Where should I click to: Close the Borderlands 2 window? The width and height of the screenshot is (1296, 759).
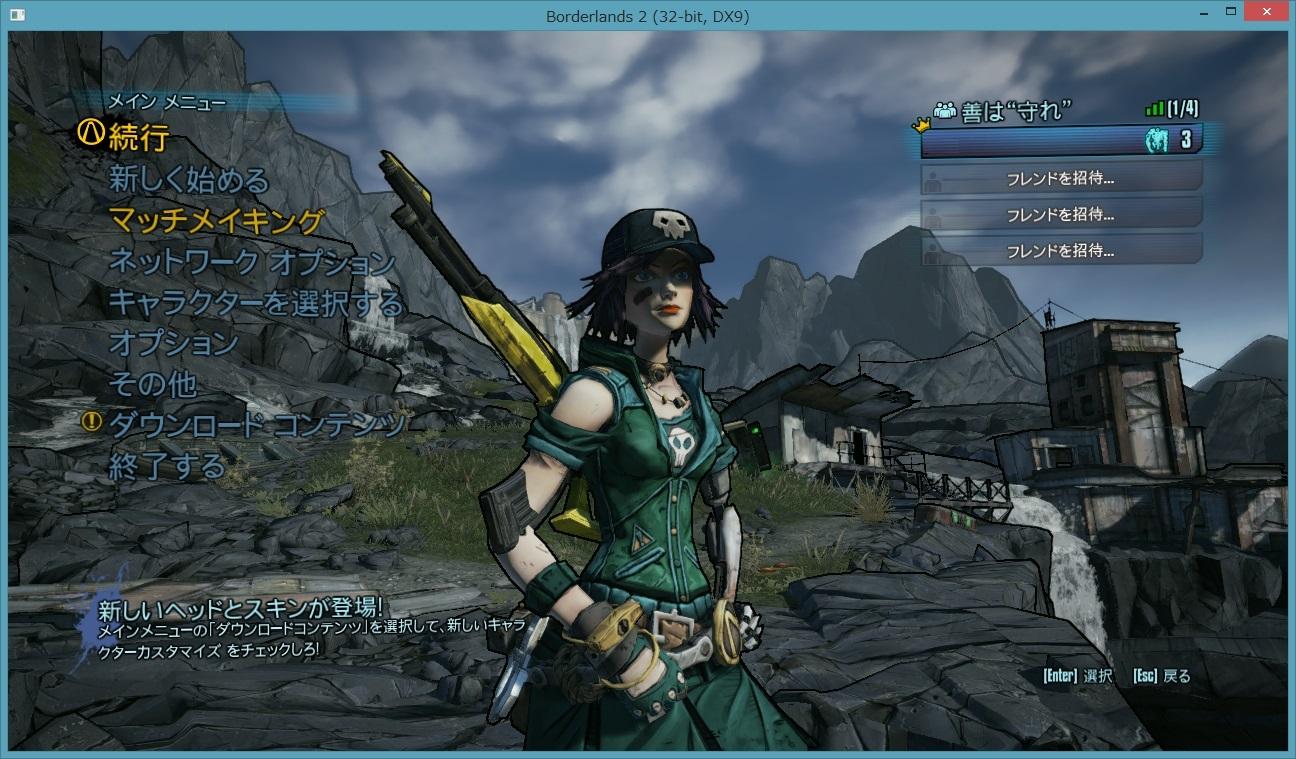pos(1268,15)
